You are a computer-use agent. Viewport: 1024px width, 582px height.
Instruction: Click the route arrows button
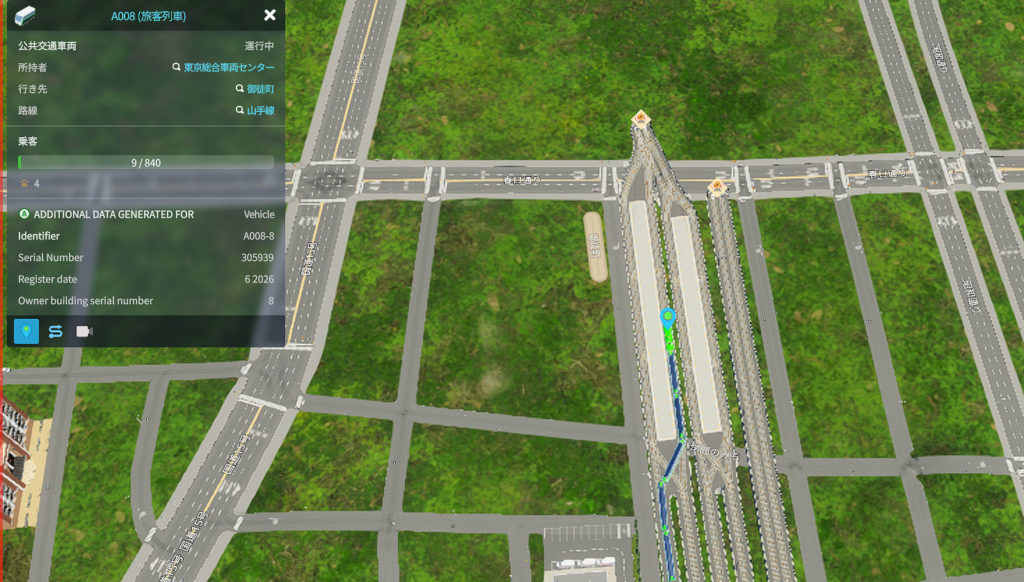point(56,331)
